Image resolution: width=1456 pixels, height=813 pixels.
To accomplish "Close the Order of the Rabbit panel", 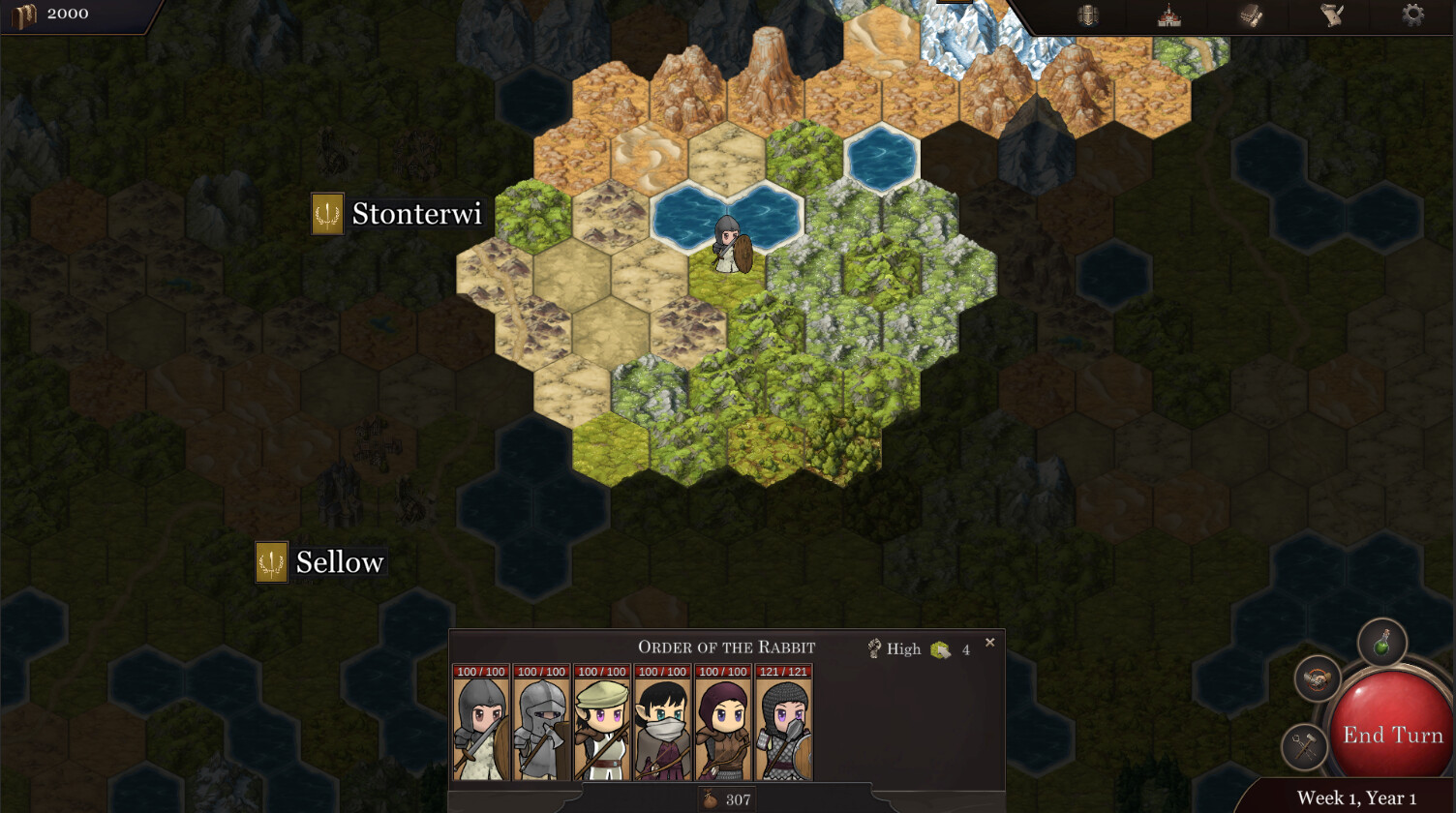I will click(989, 642).
